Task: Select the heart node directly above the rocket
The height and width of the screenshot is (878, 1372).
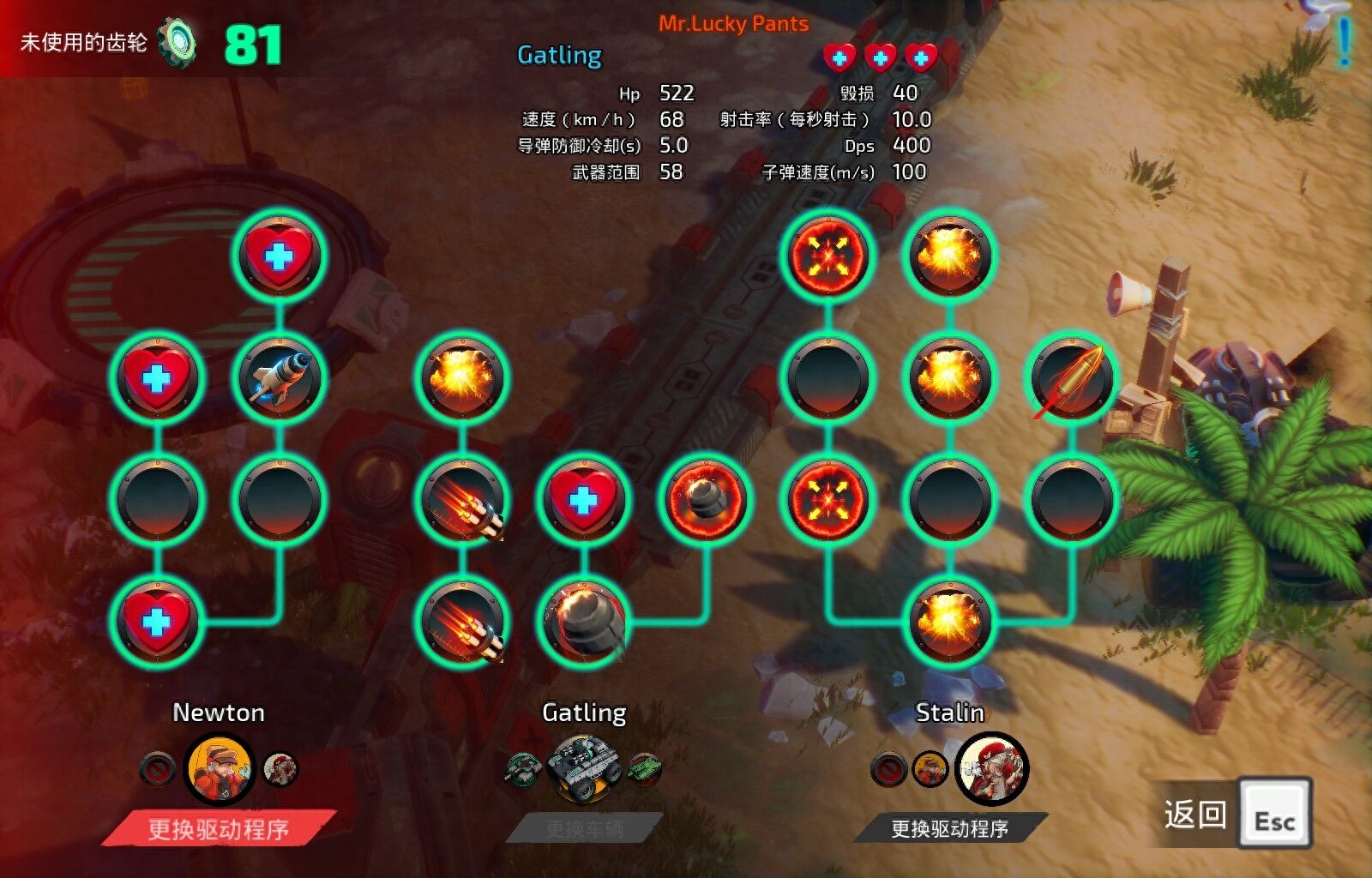Action: pos(279,256)
